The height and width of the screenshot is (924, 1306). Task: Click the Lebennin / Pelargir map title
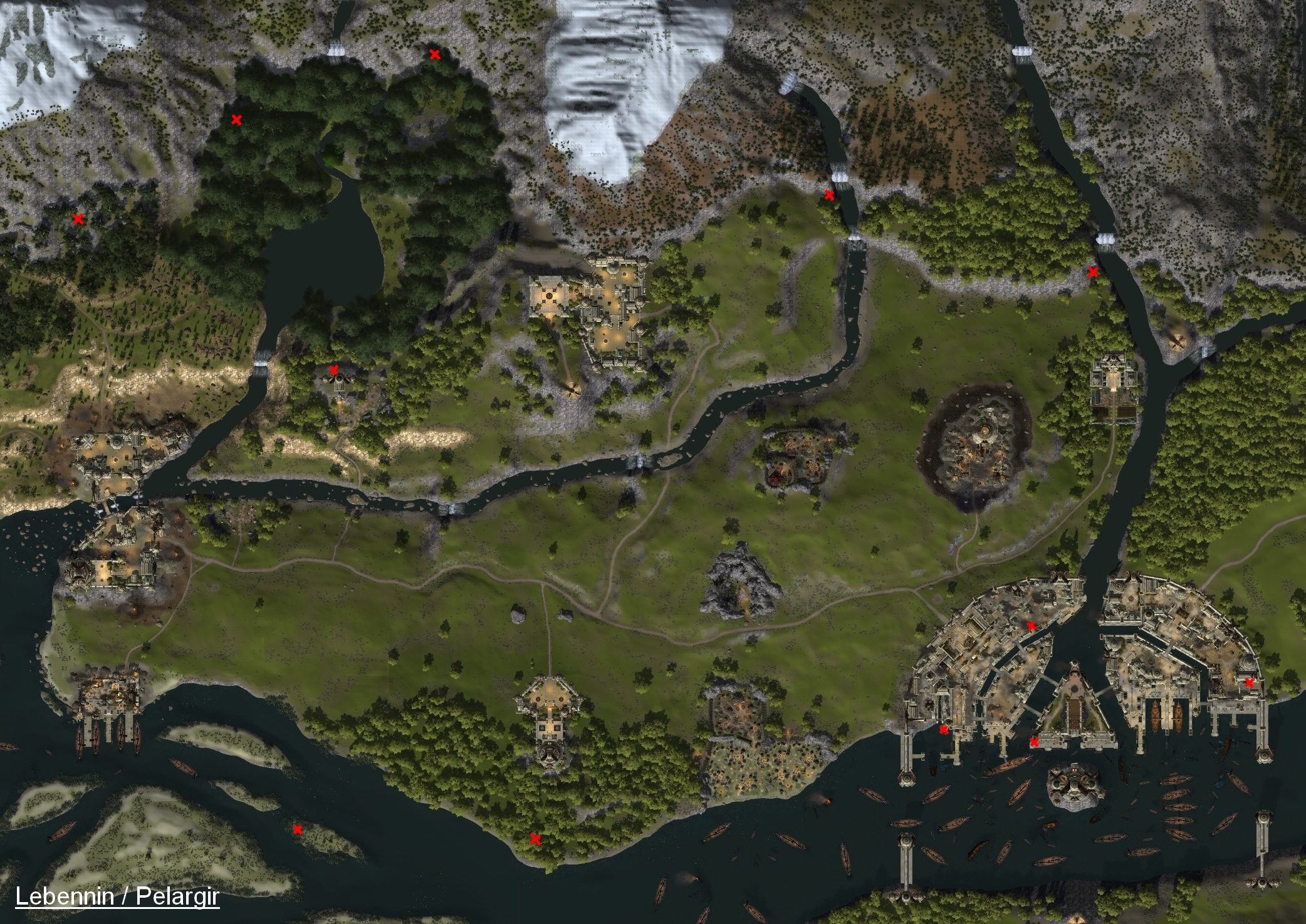[x=117, y=896]
